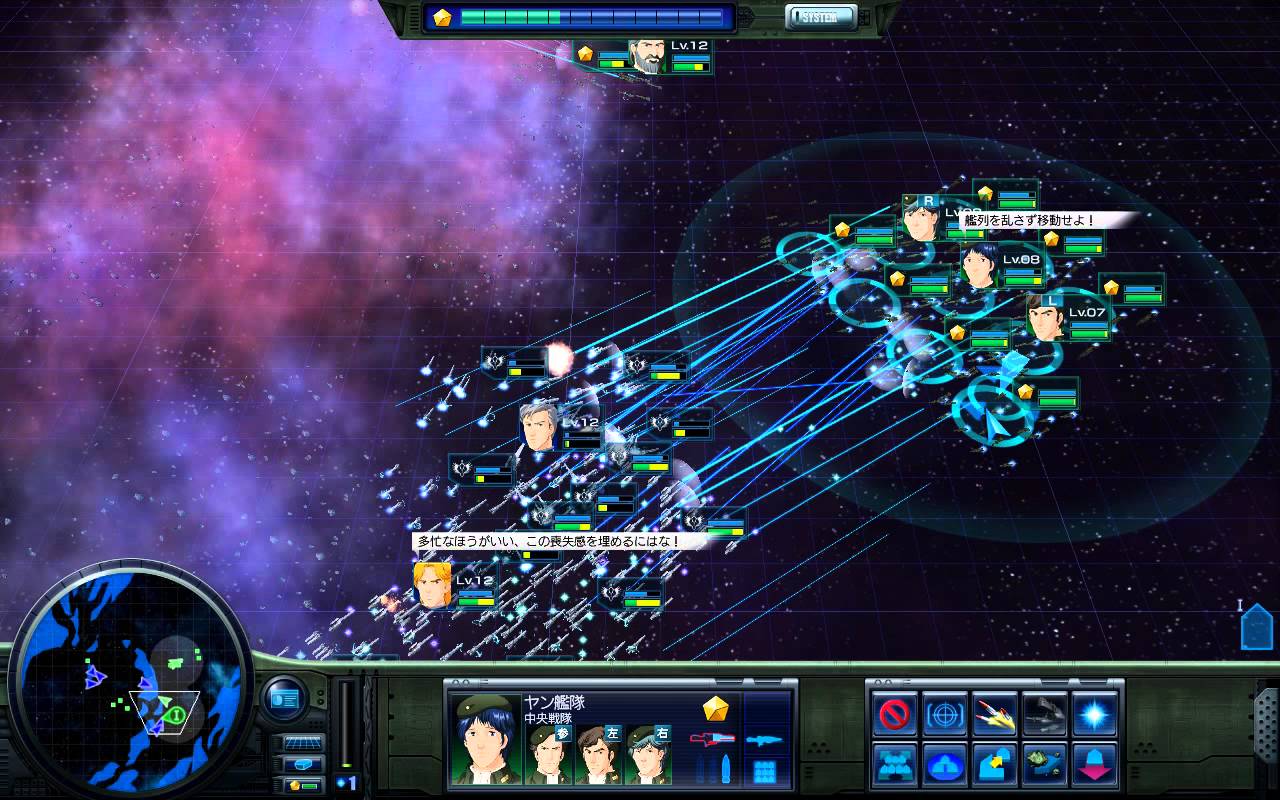The image size is (1280, 800).
Task: Activate the blue starburst special ability
Action: click(x=1095, y=714)
